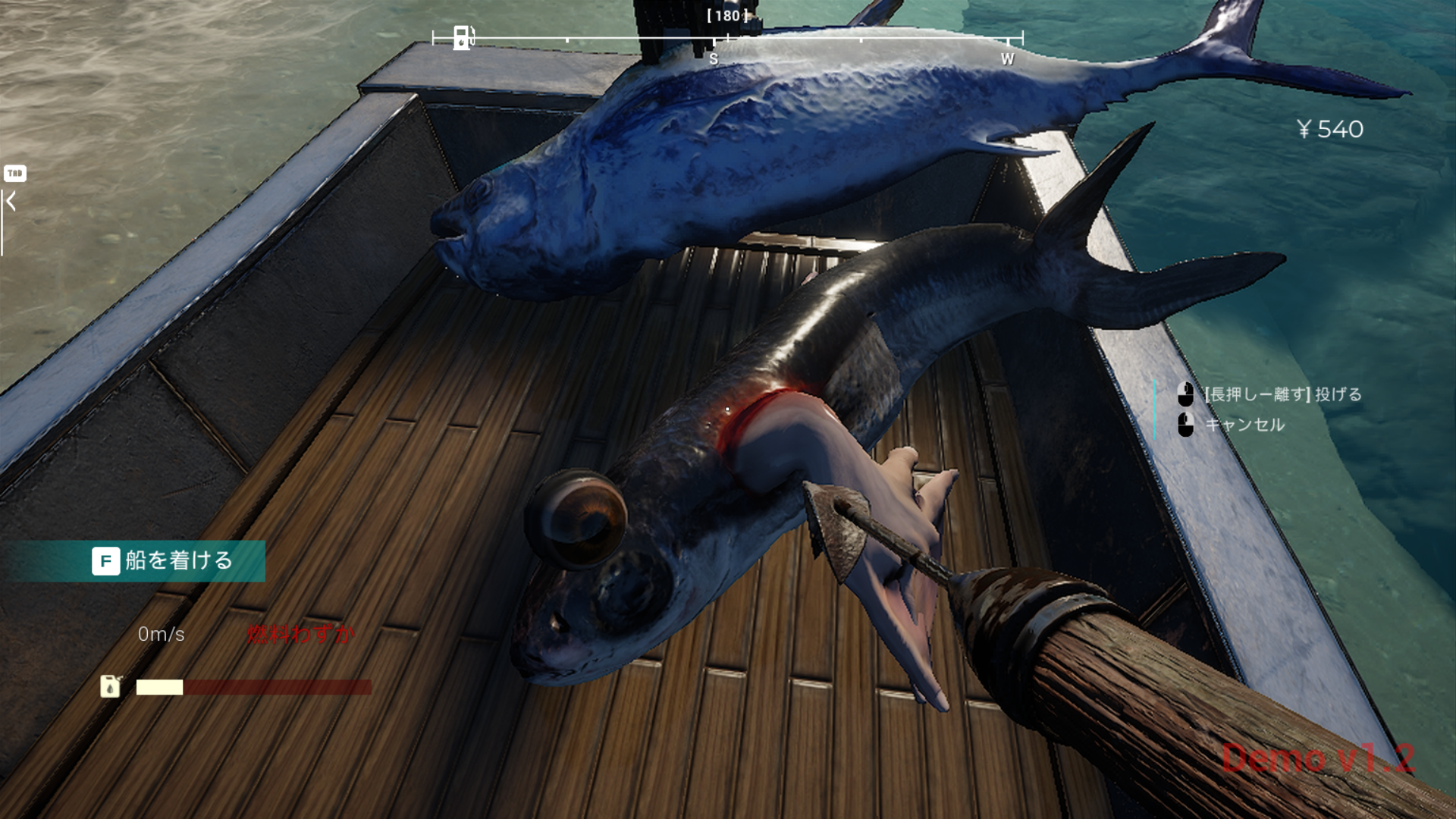Expand the side panel arrow on left edge
The width and height of the screenshot is (1456, 819).
click(x=11, y=202)
